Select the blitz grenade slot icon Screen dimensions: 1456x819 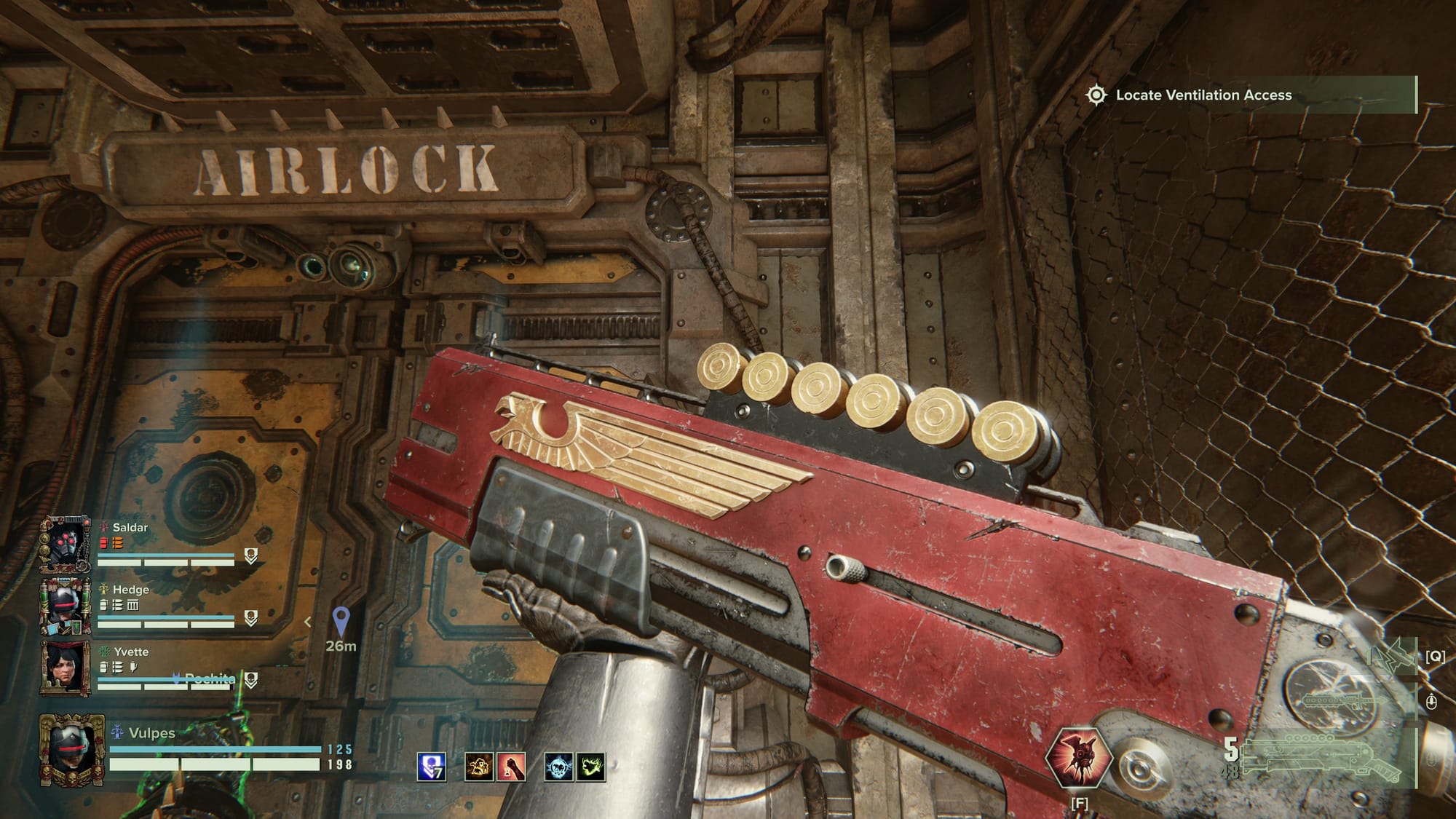1392,656
